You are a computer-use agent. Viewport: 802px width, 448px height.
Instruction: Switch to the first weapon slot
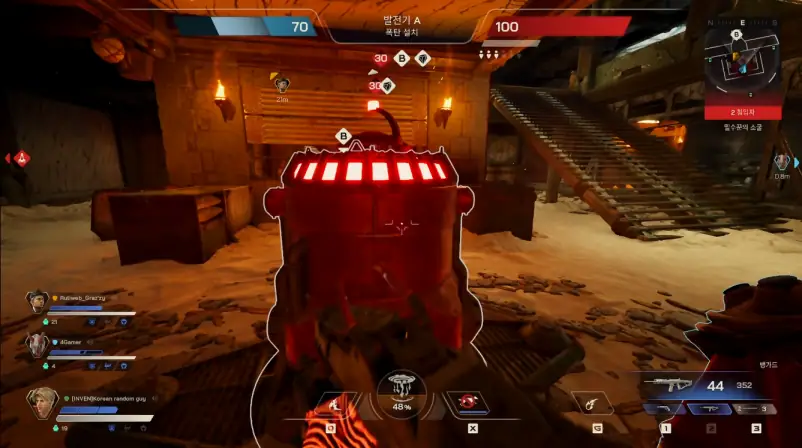pyautogui.click(x=664, y=408)
